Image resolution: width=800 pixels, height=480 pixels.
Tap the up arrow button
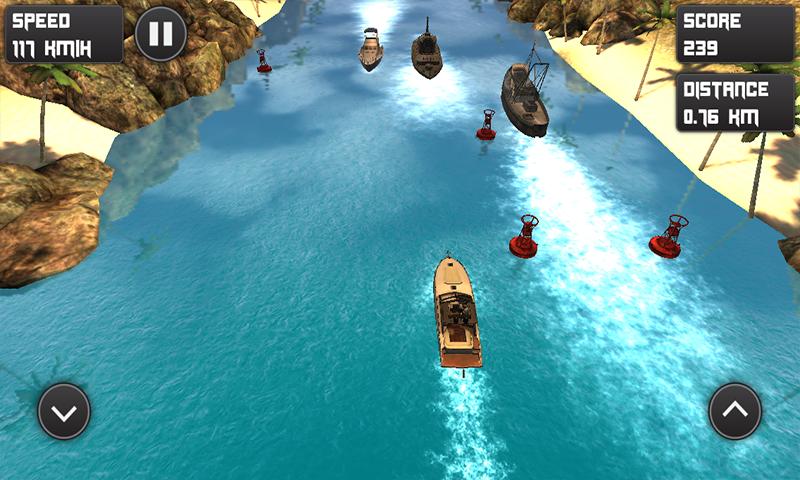click(735, 411)
